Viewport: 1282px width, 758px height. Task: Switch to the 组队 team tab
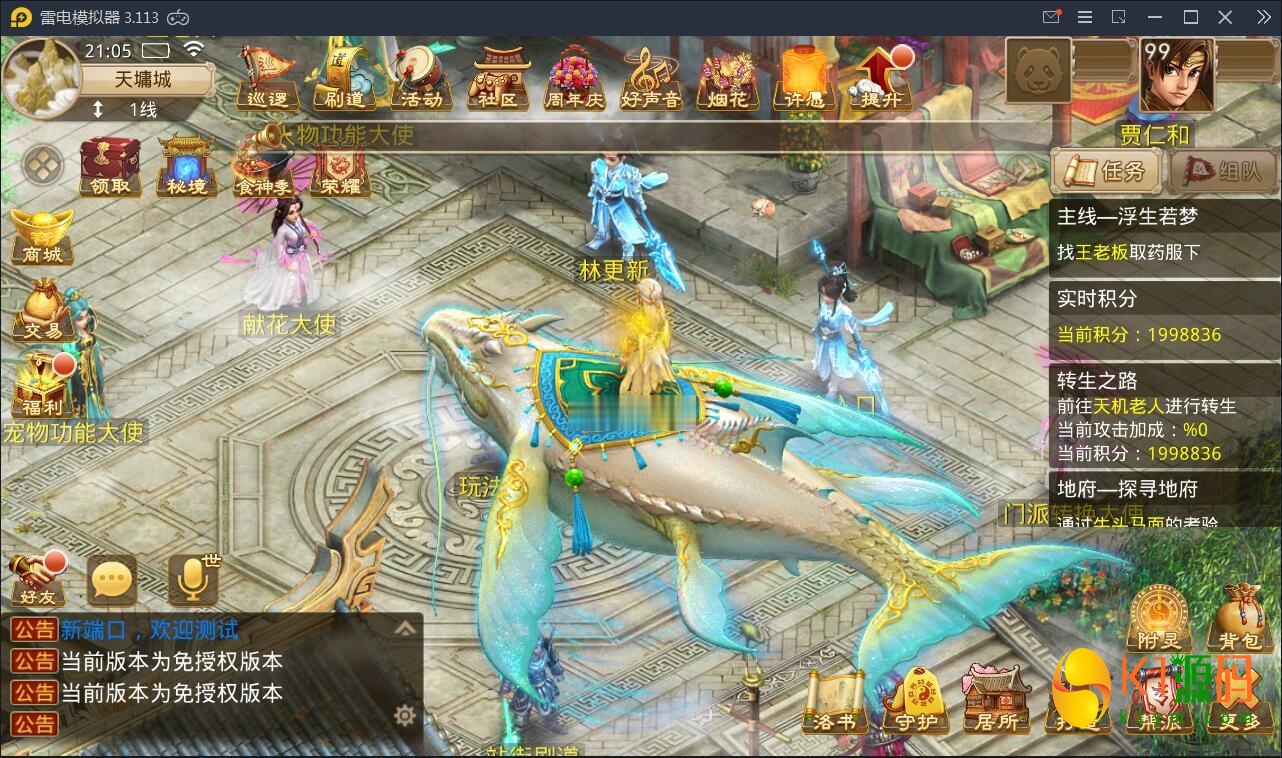[1217, 172]
